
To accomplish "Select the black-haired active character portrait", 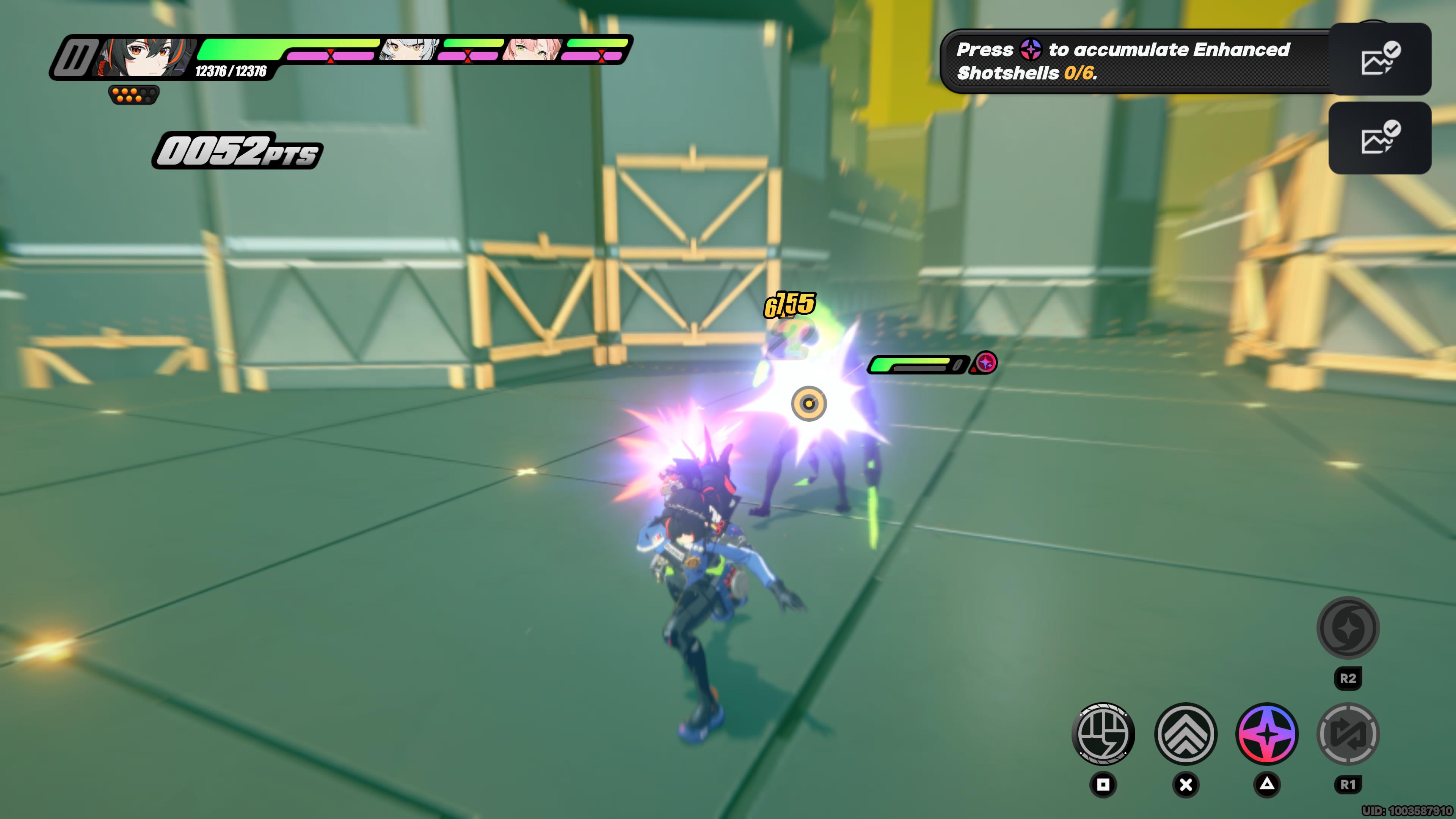I will click(x=146, y=56).
